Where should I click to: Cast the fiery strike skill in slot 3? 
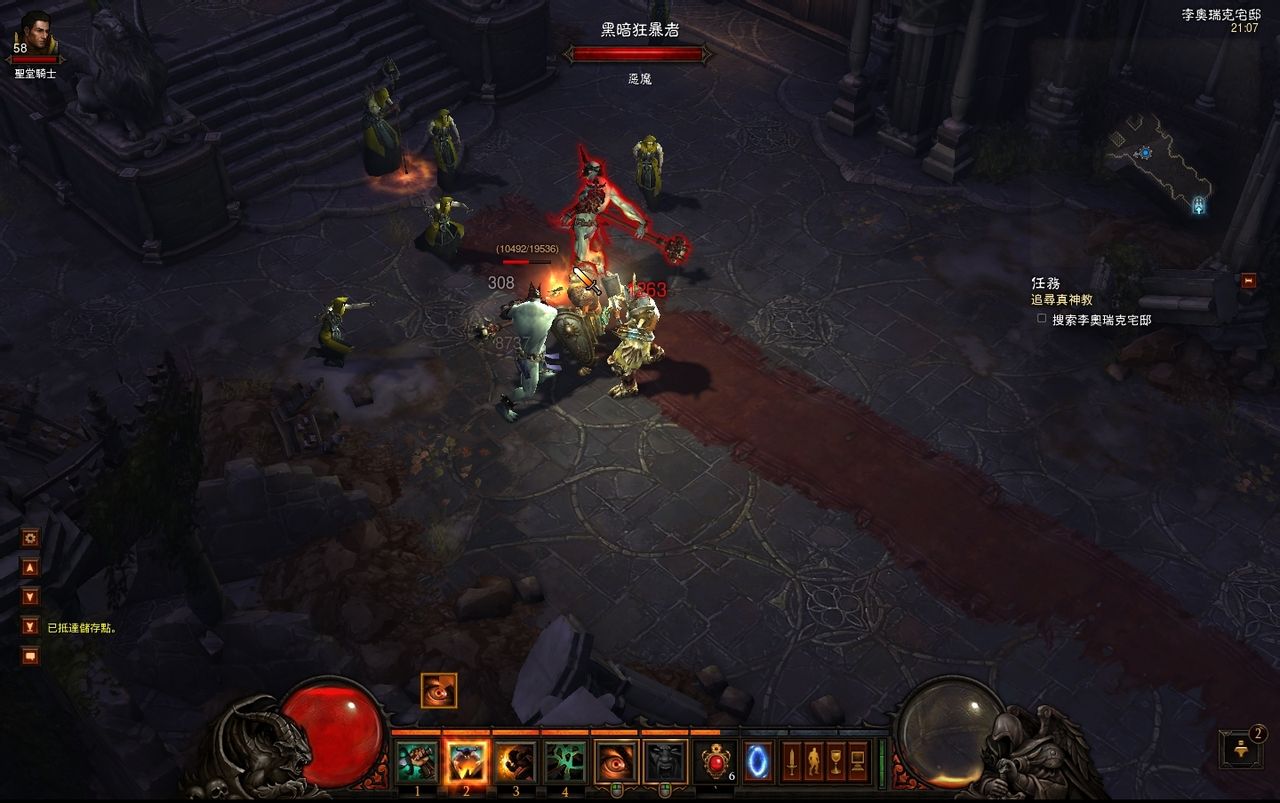[x=516, y=762]
